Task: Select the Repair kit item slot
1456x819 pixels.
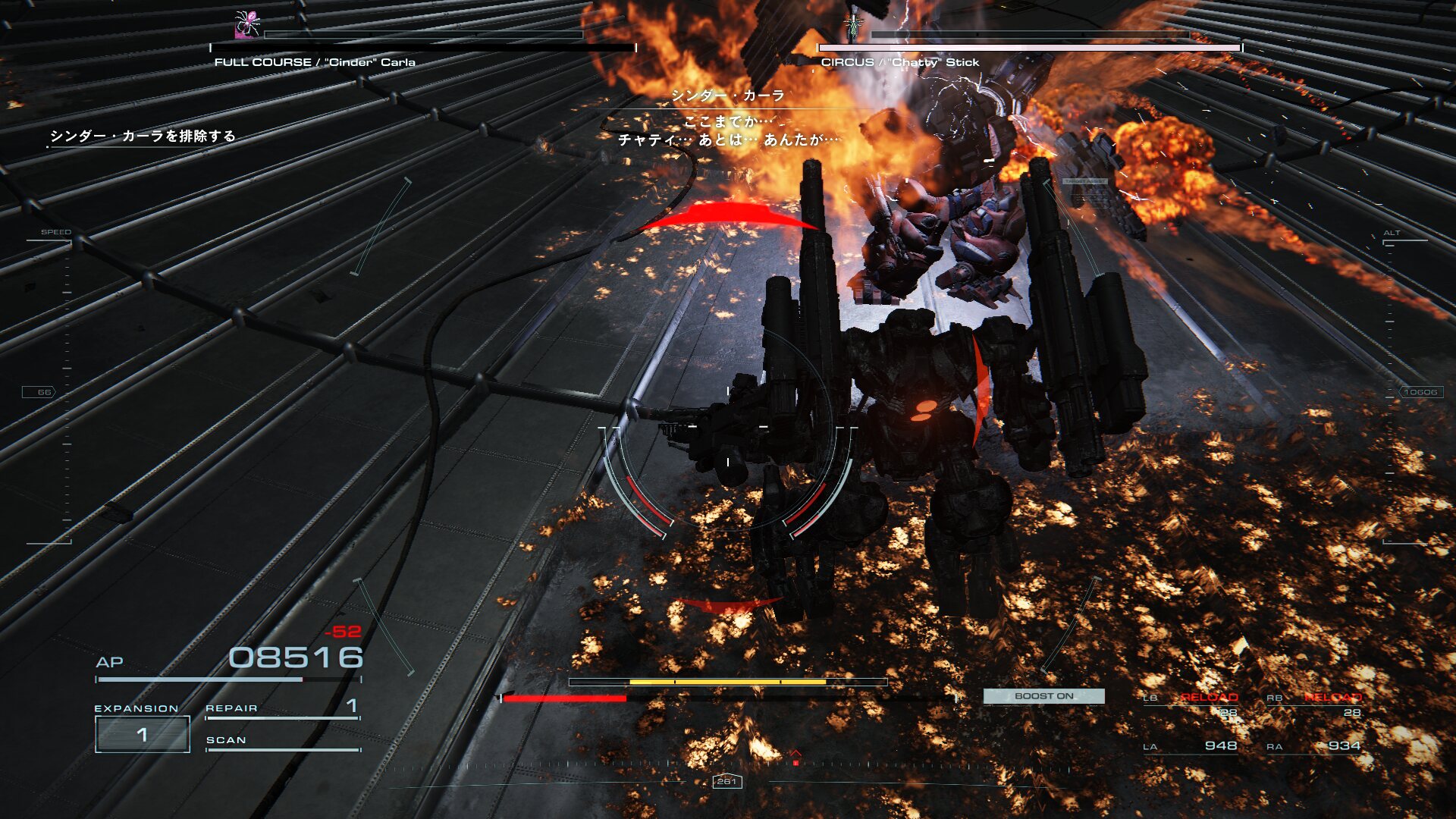Action: [282, 708]
